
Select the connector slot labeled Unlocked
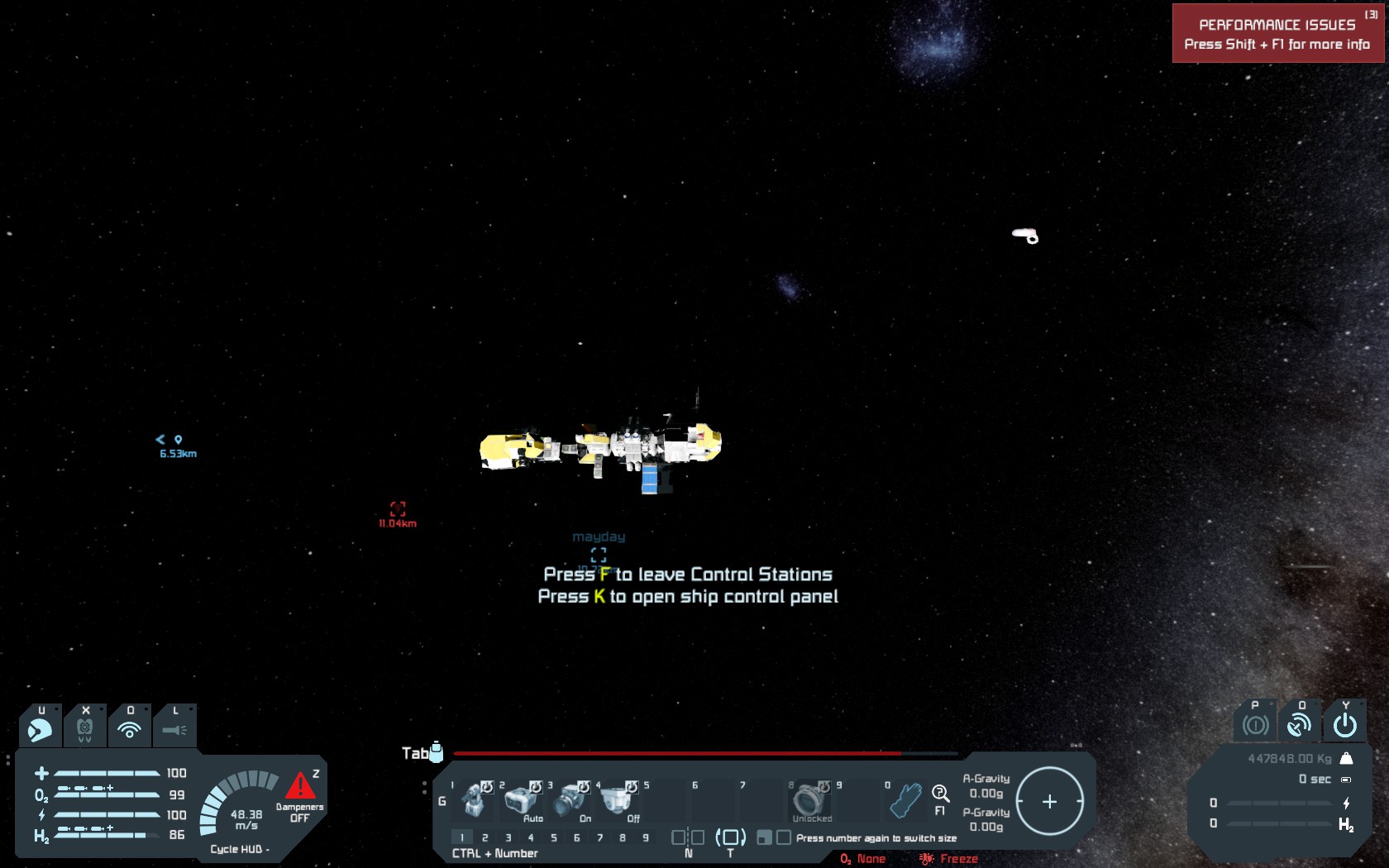click(809, 799)
